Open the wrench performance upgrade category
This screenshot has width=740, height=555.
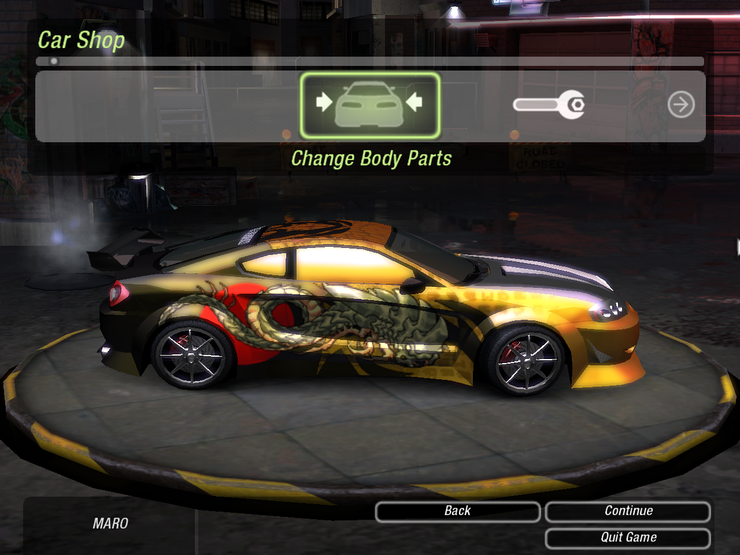coord(549,104)
